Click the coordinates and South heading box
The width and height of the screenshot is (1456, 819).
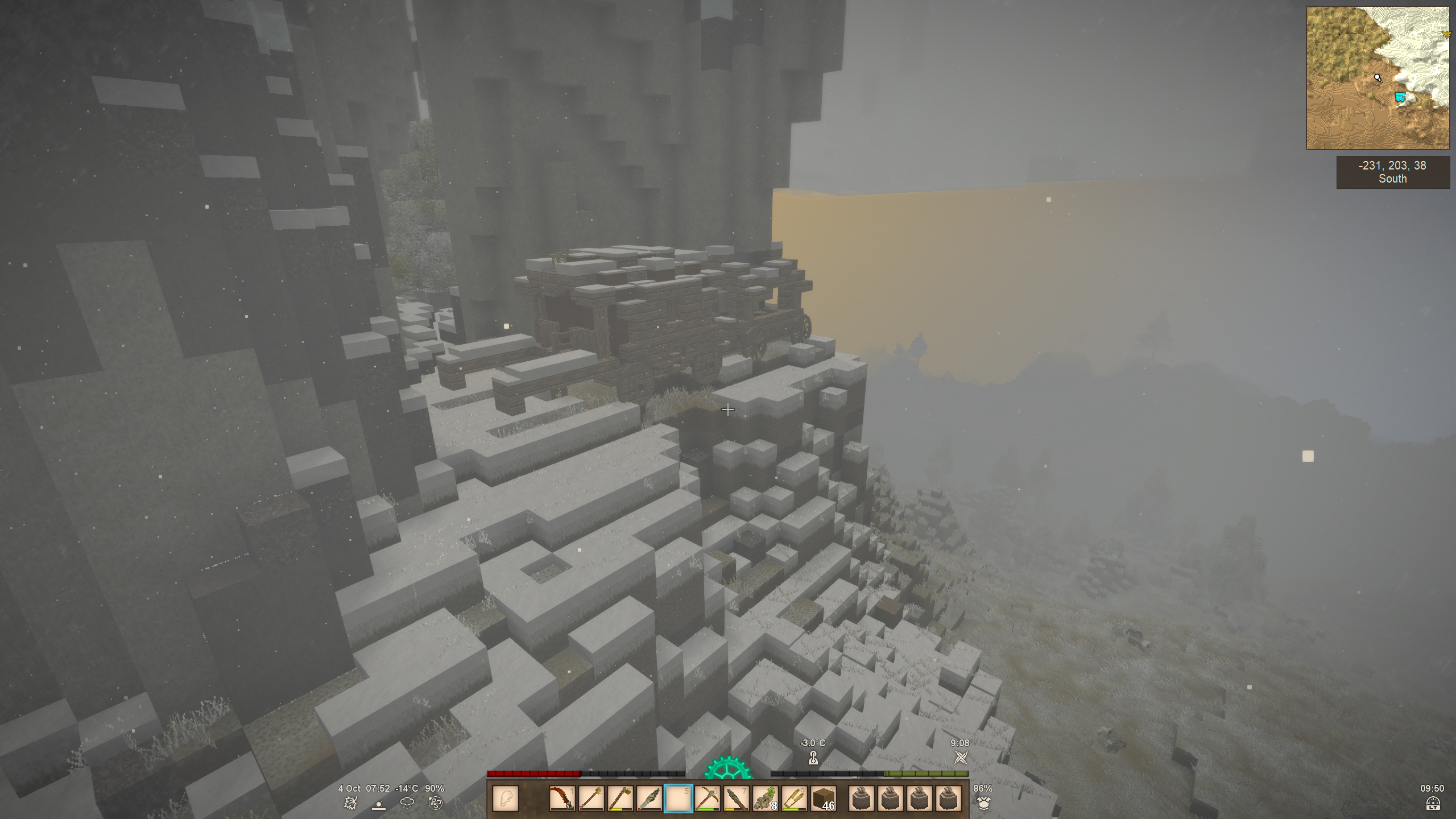click(1392, 172)
